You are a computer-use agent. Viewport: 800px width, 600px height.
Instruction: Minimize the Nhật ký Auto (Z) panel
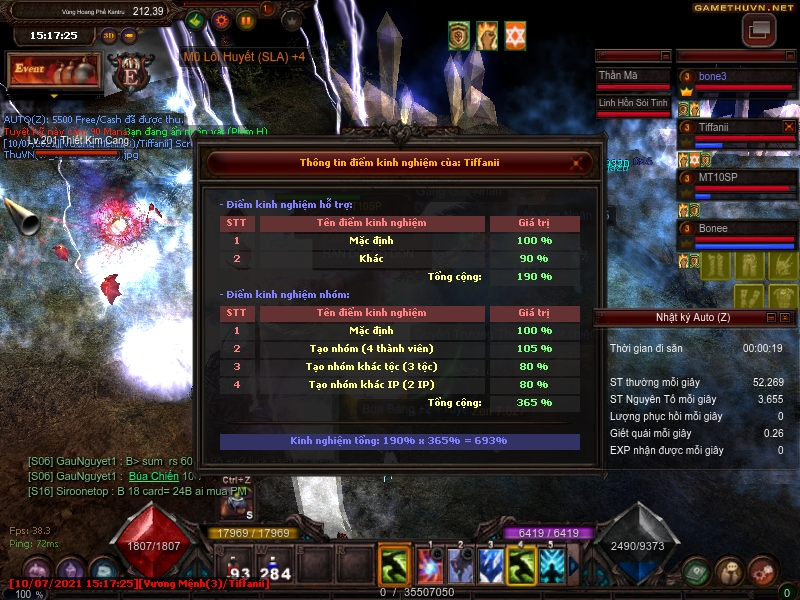click(x=770, y=318)
